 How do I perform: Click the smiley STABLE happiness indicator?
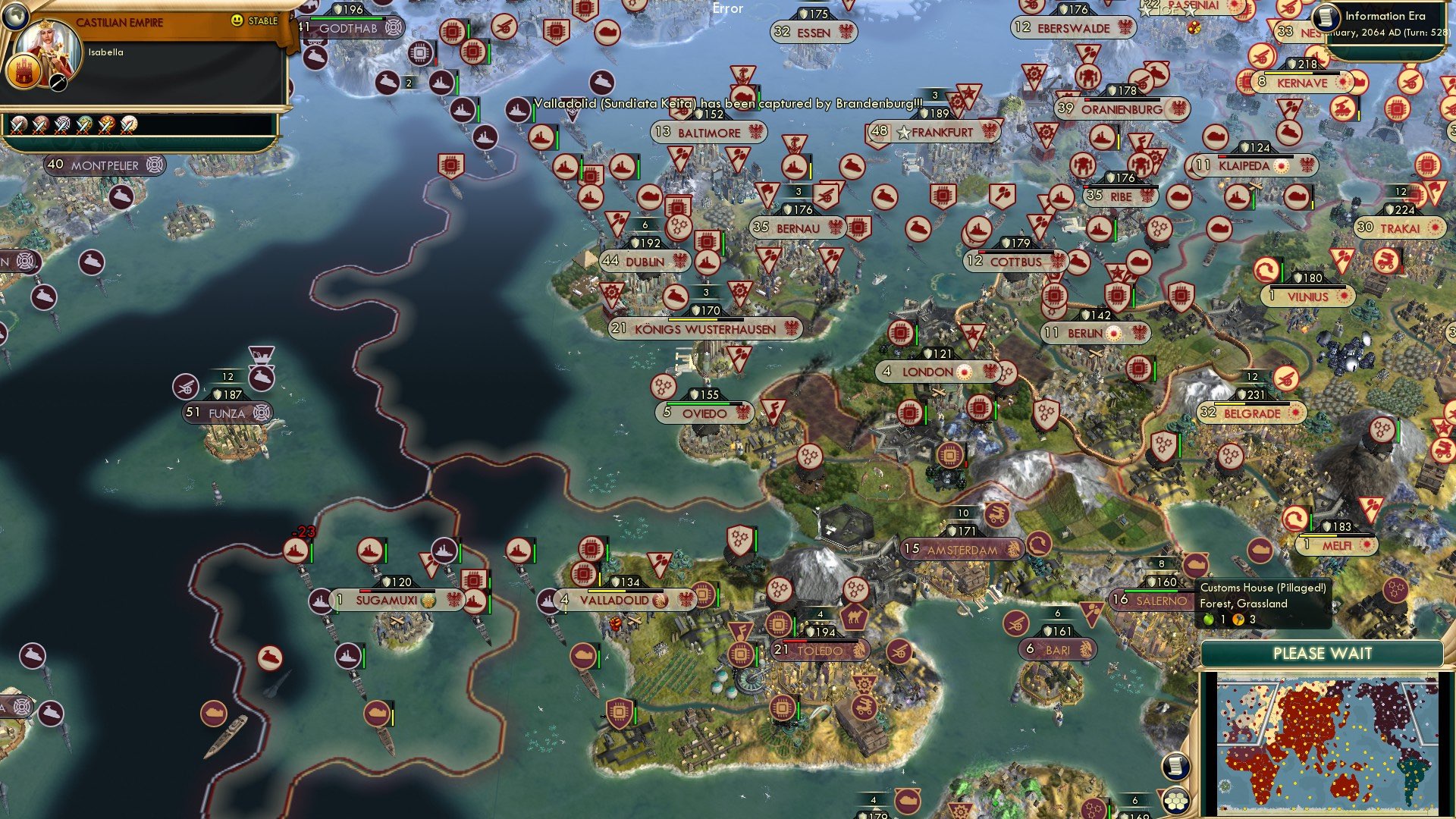pyautogui.click(x=236, y=20)
